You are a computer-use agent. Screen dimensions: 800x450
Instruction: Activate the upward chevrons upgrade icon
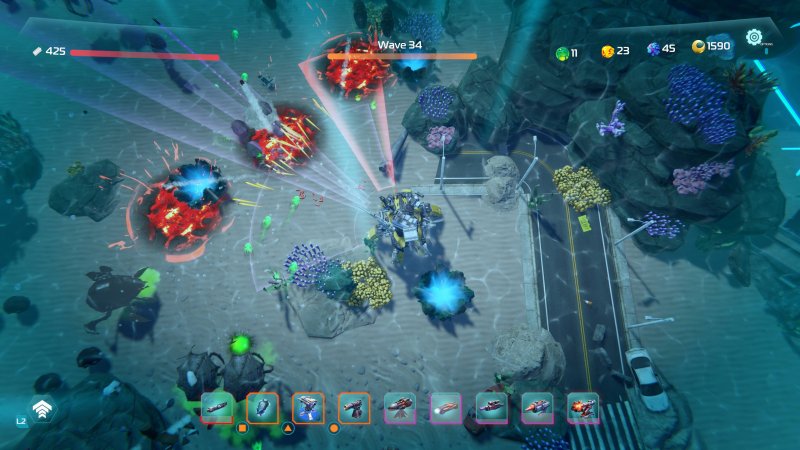point(42,408)
